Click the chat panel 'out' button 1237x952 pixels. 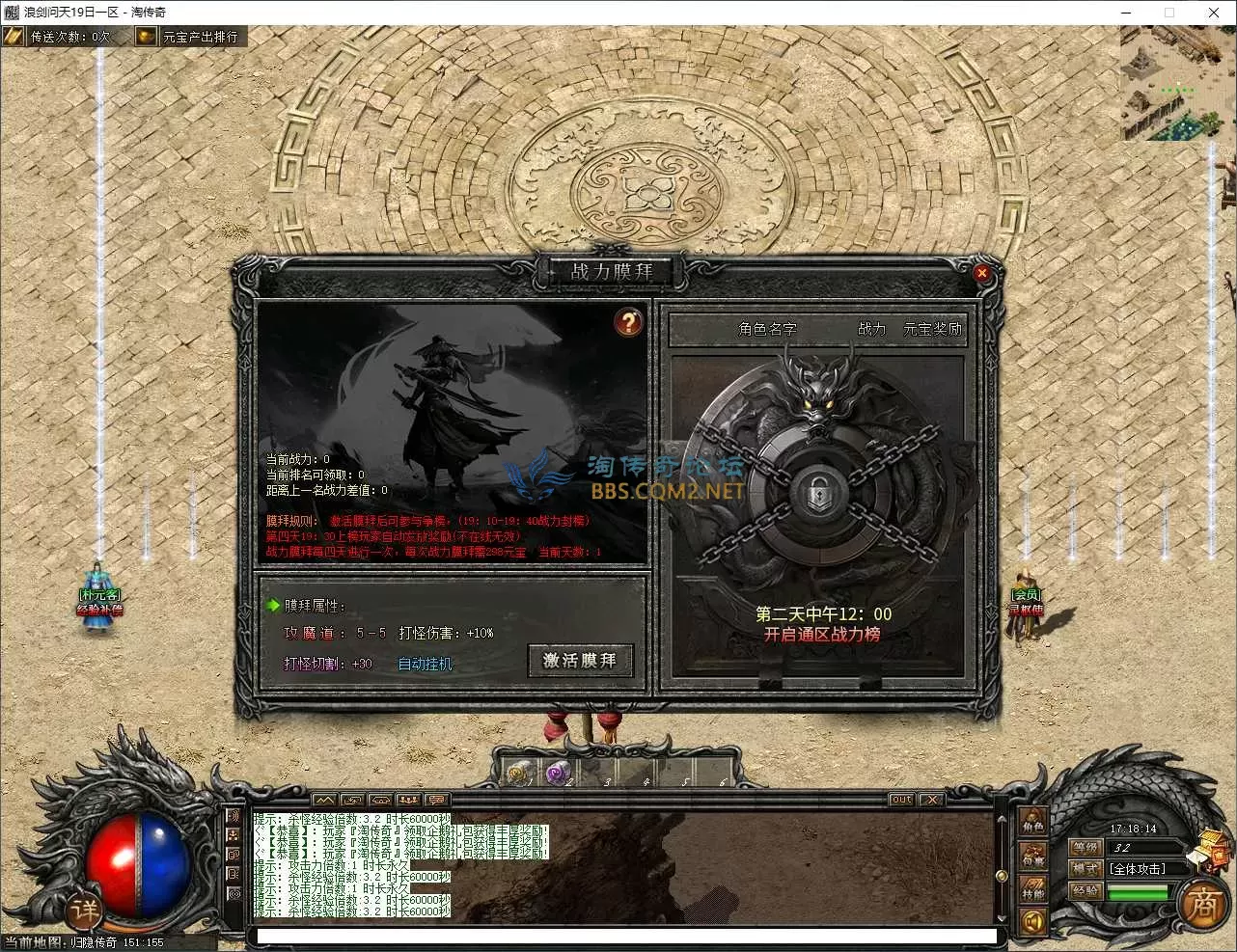tap(901, 800)
